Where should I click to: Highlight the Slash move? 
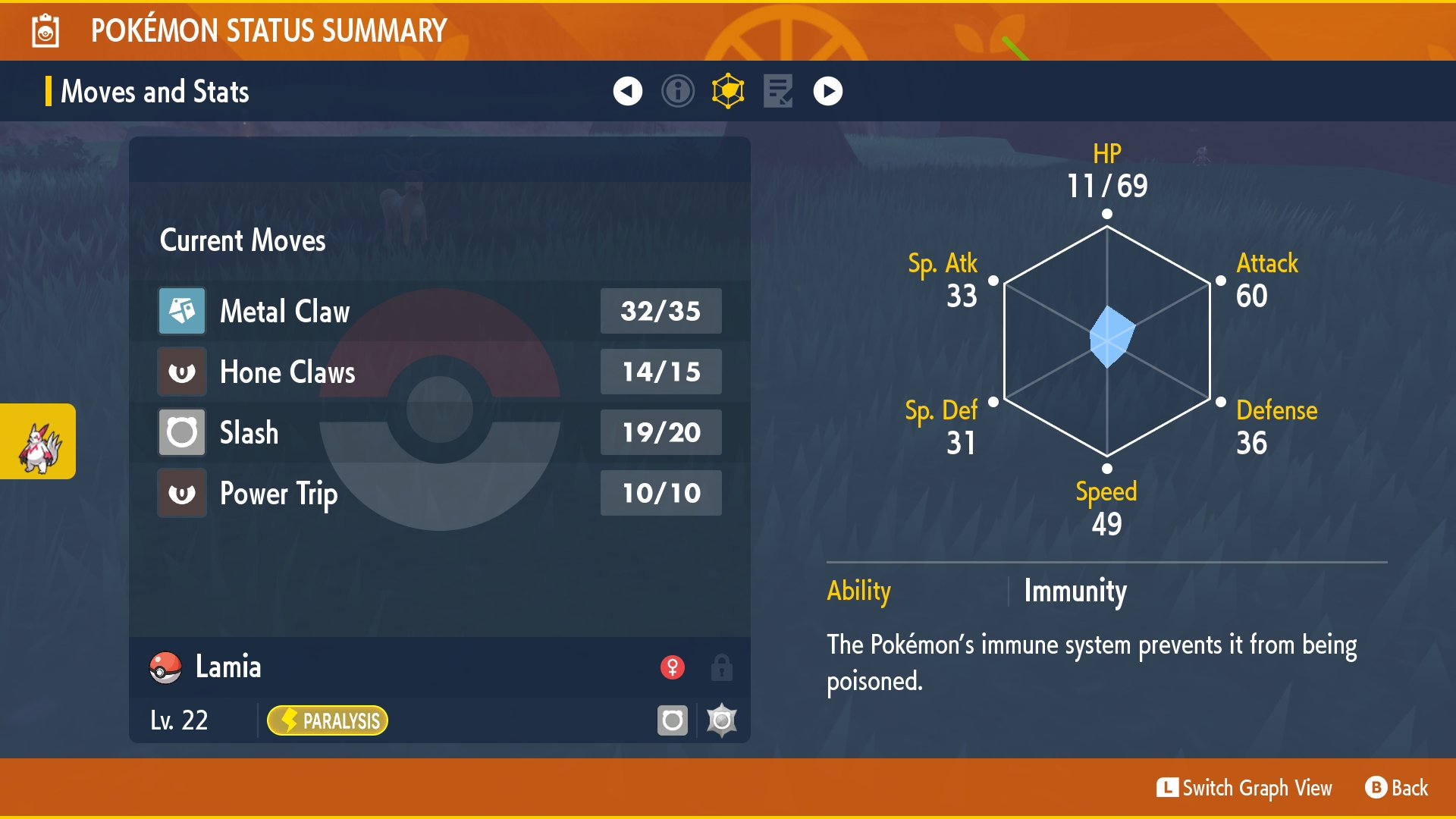point(440,432)
